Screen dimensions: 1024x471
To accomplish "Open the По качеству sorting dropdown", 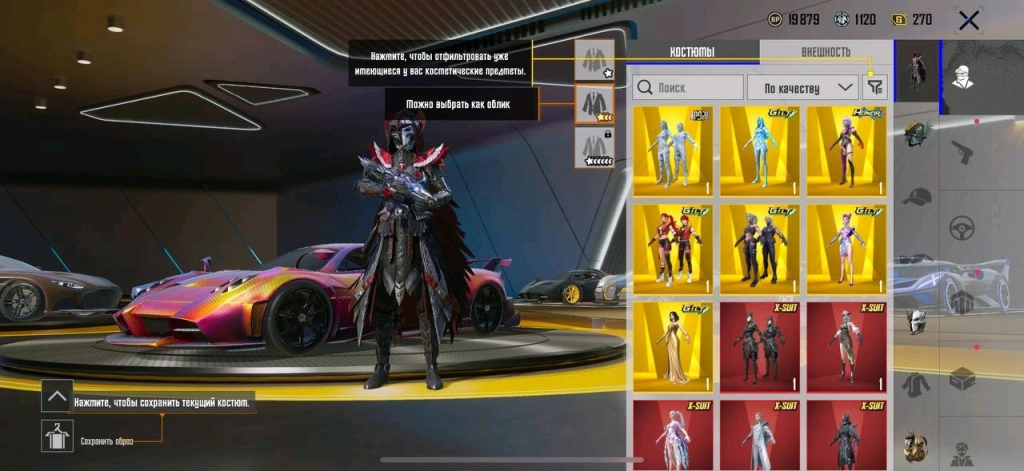I will (x=803, y=87).
